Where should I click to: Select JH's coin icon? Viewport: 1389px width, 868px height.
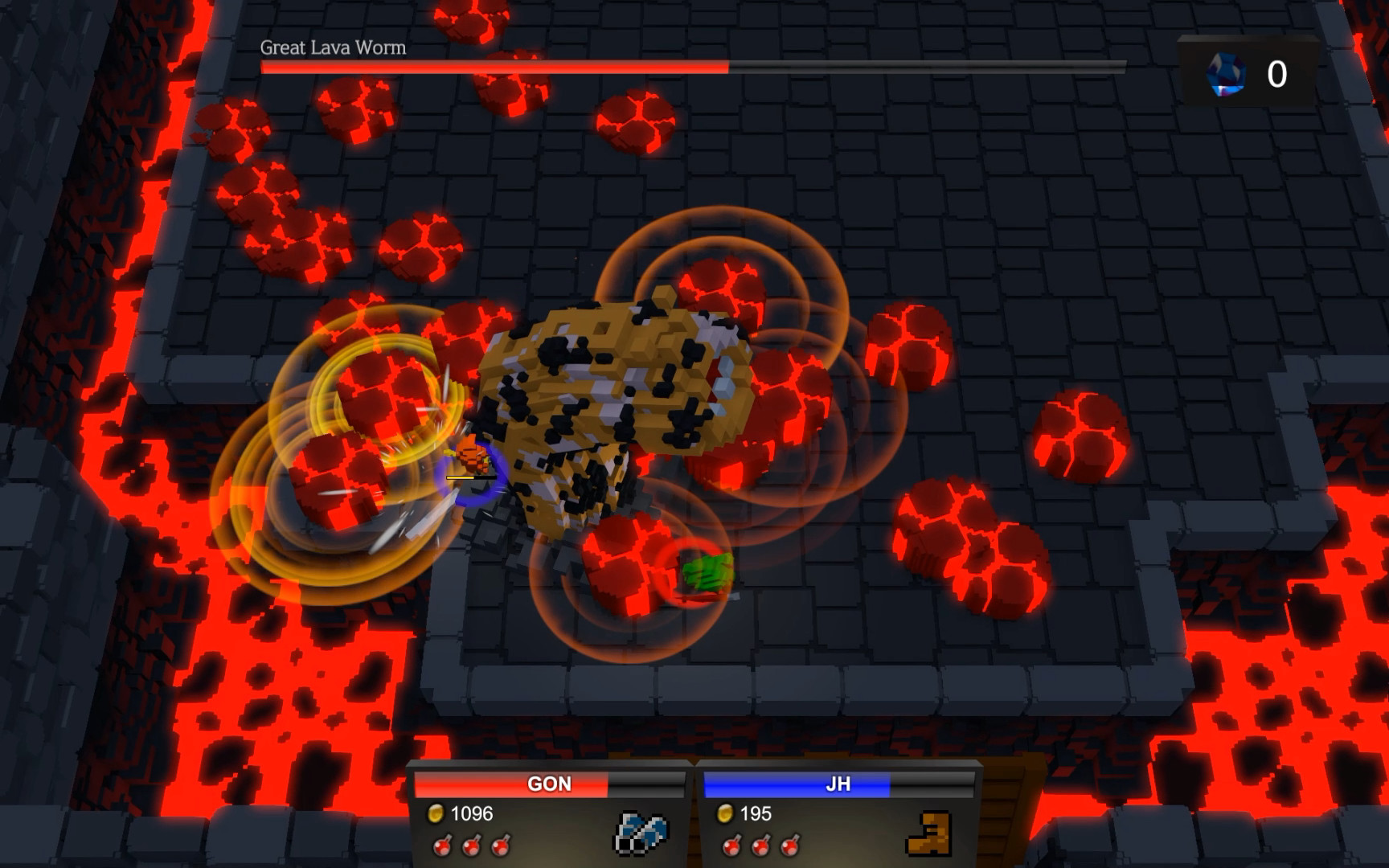(727, 814)
